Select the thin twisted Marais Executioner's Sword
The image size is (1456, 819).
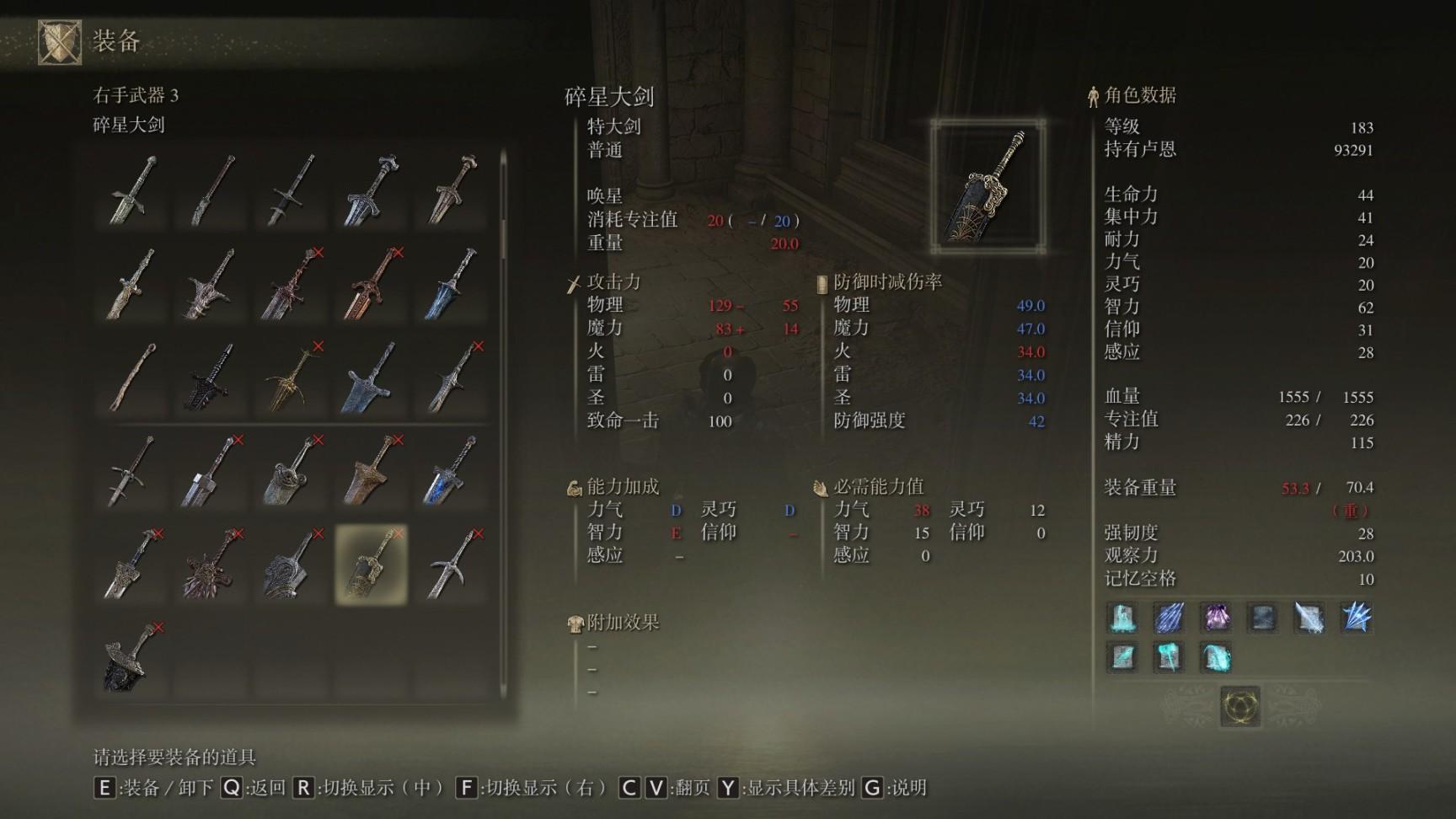tap(131, 377)
